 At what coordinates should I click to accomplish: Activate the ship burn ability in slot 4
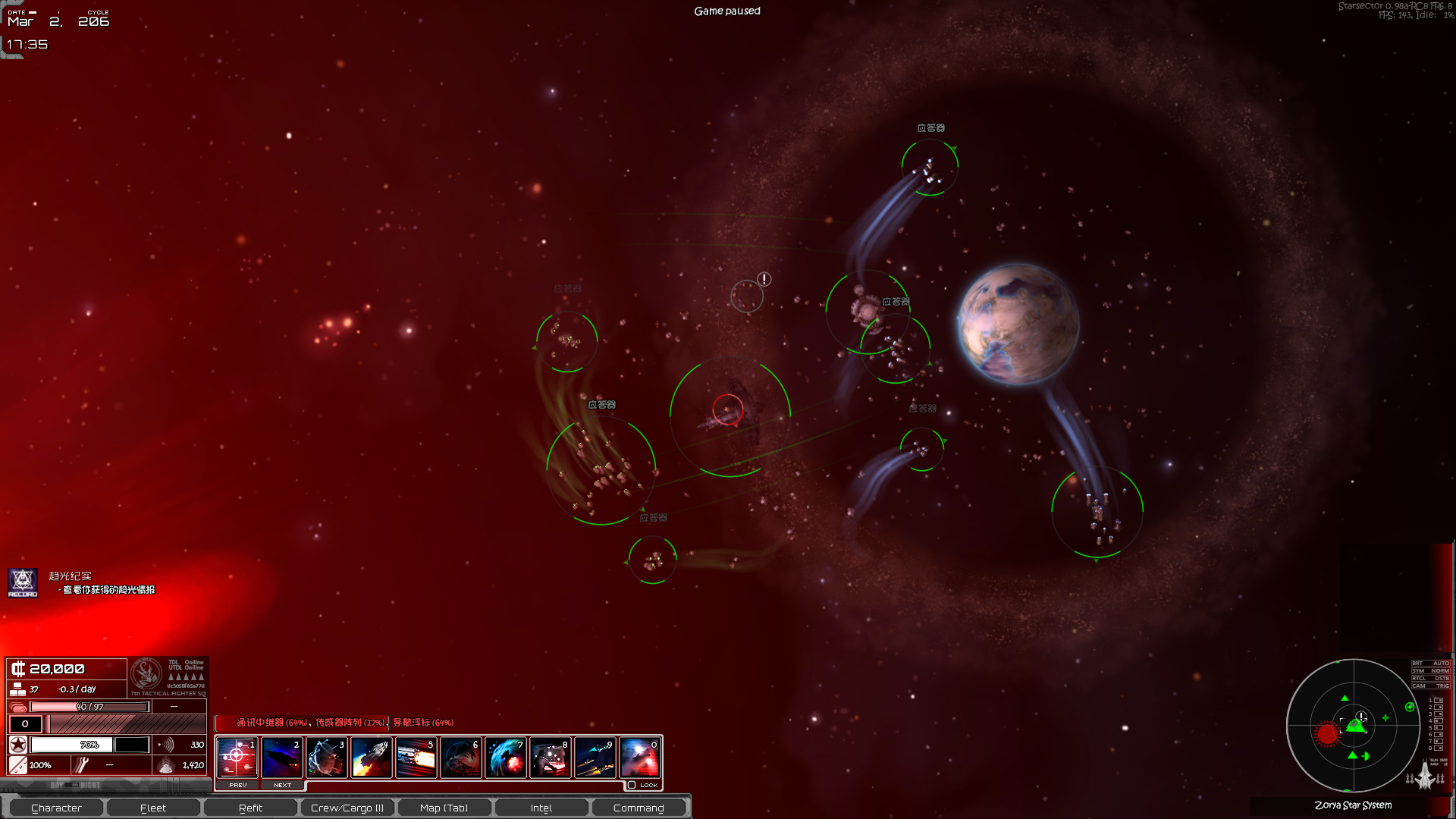(372, 757)
